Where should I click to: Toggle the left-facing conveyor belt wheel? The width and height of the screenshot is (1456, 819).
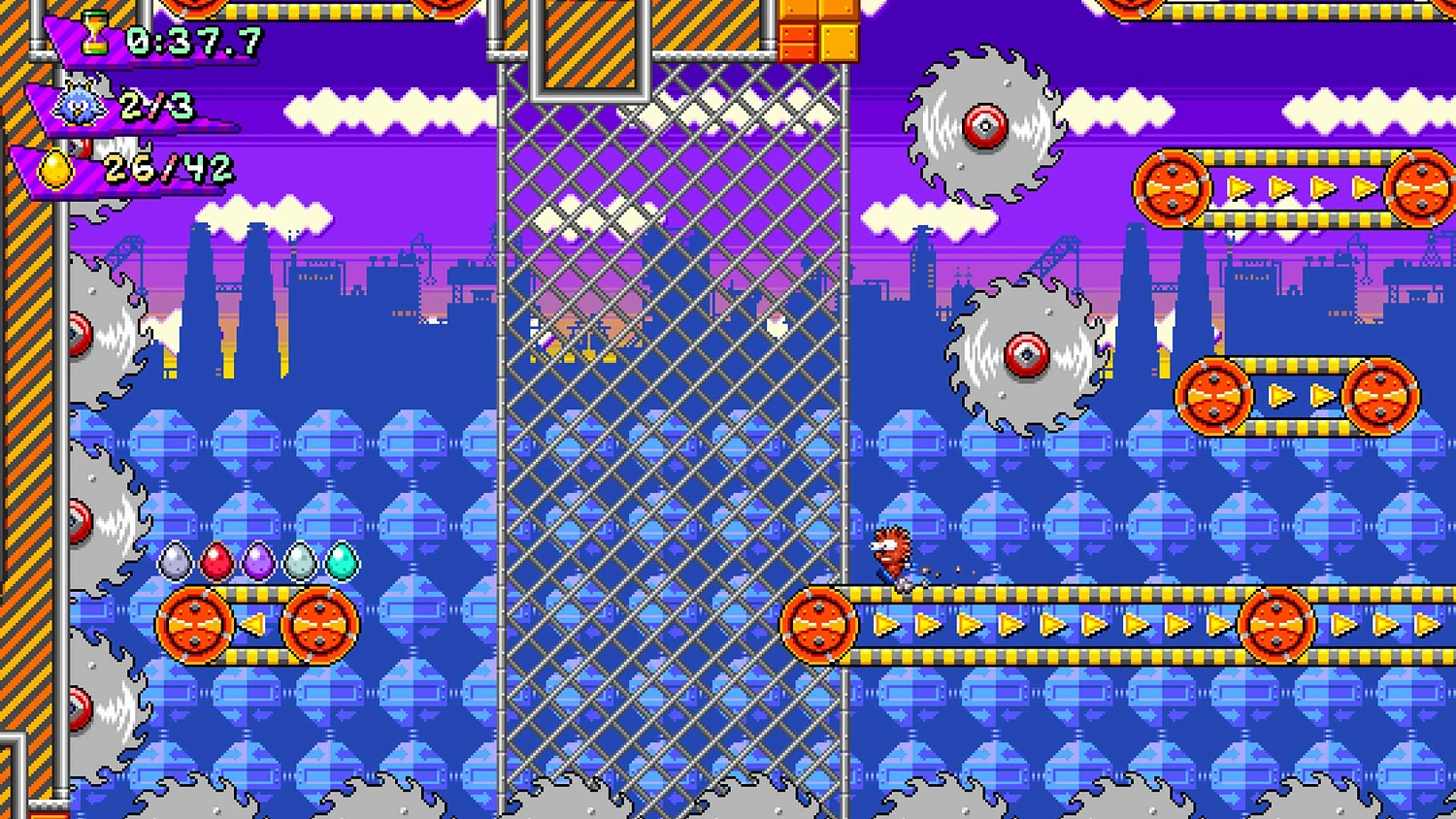(x=194, y=624)
